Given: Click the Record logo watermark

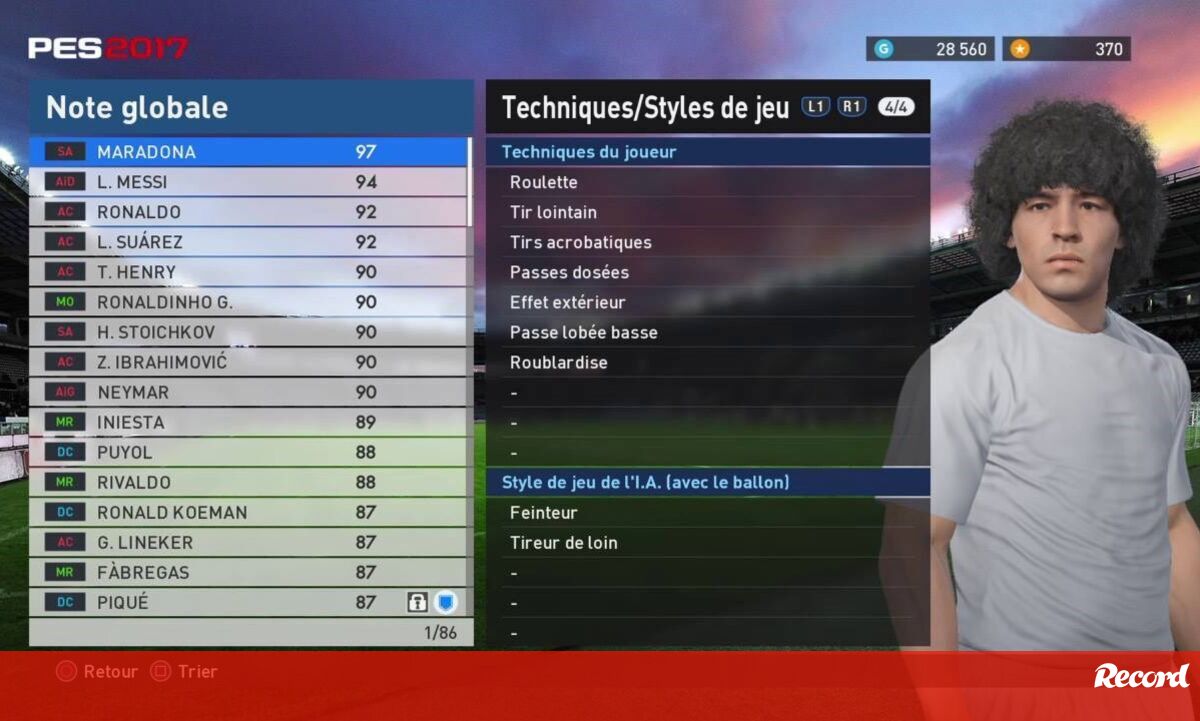Looking at the screenshot, I should tap(1141, 676).
